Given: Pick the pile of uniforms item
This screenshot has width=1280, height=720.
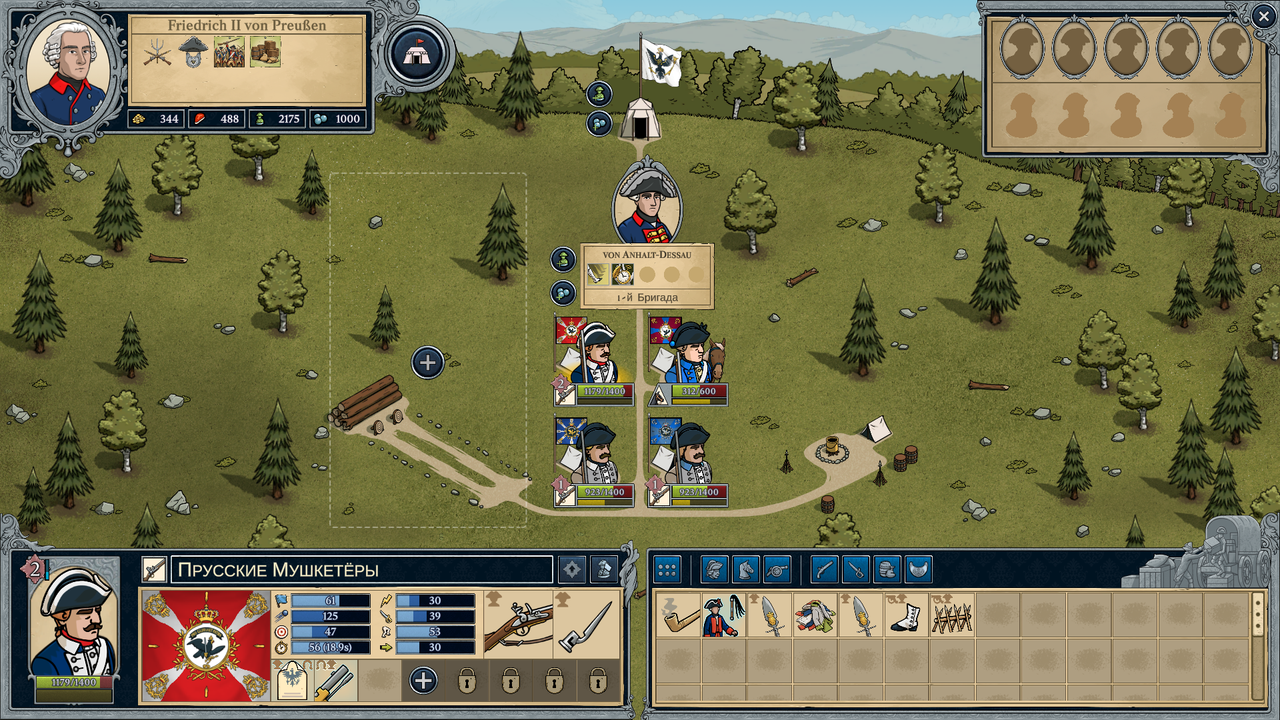Looking at the screenshot, I should coord(816,615).
